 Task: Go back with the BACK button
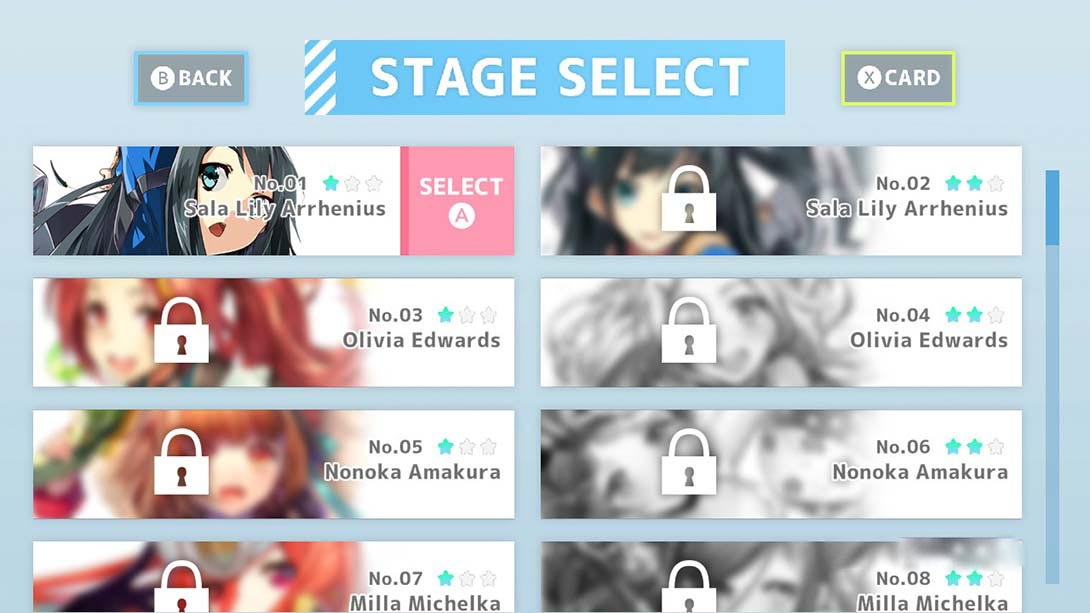pyautogui.click(x=191, y=78)
